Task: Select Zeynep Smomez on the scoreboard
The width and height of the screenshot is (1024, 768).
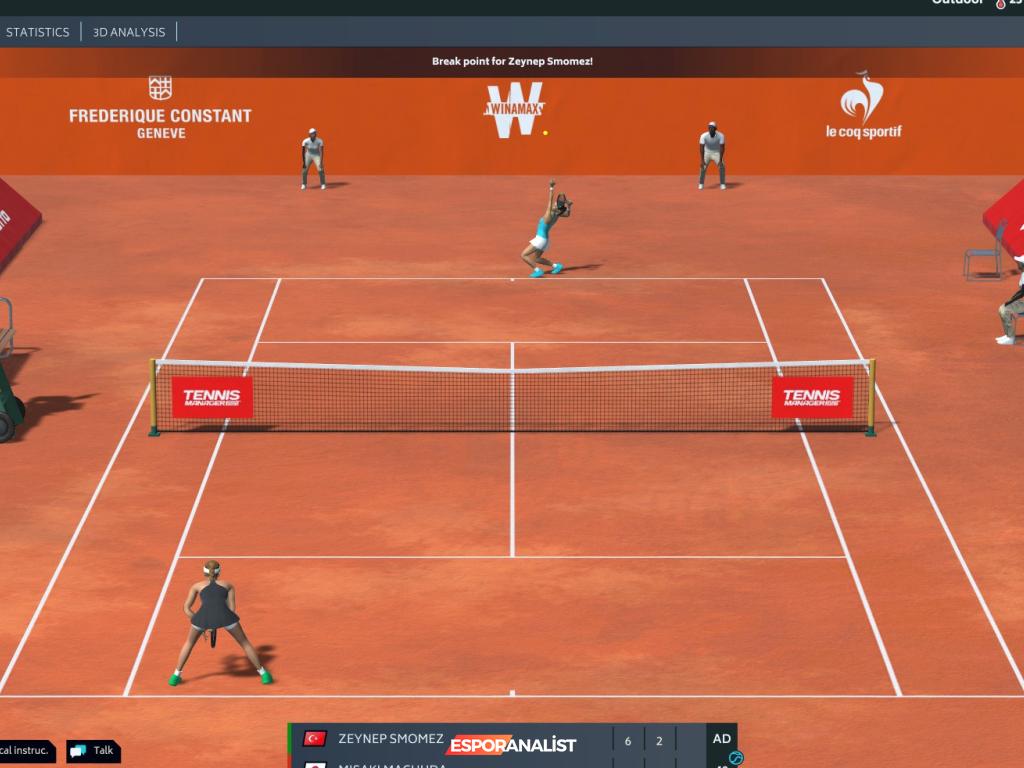Action: tap(390, 740)
